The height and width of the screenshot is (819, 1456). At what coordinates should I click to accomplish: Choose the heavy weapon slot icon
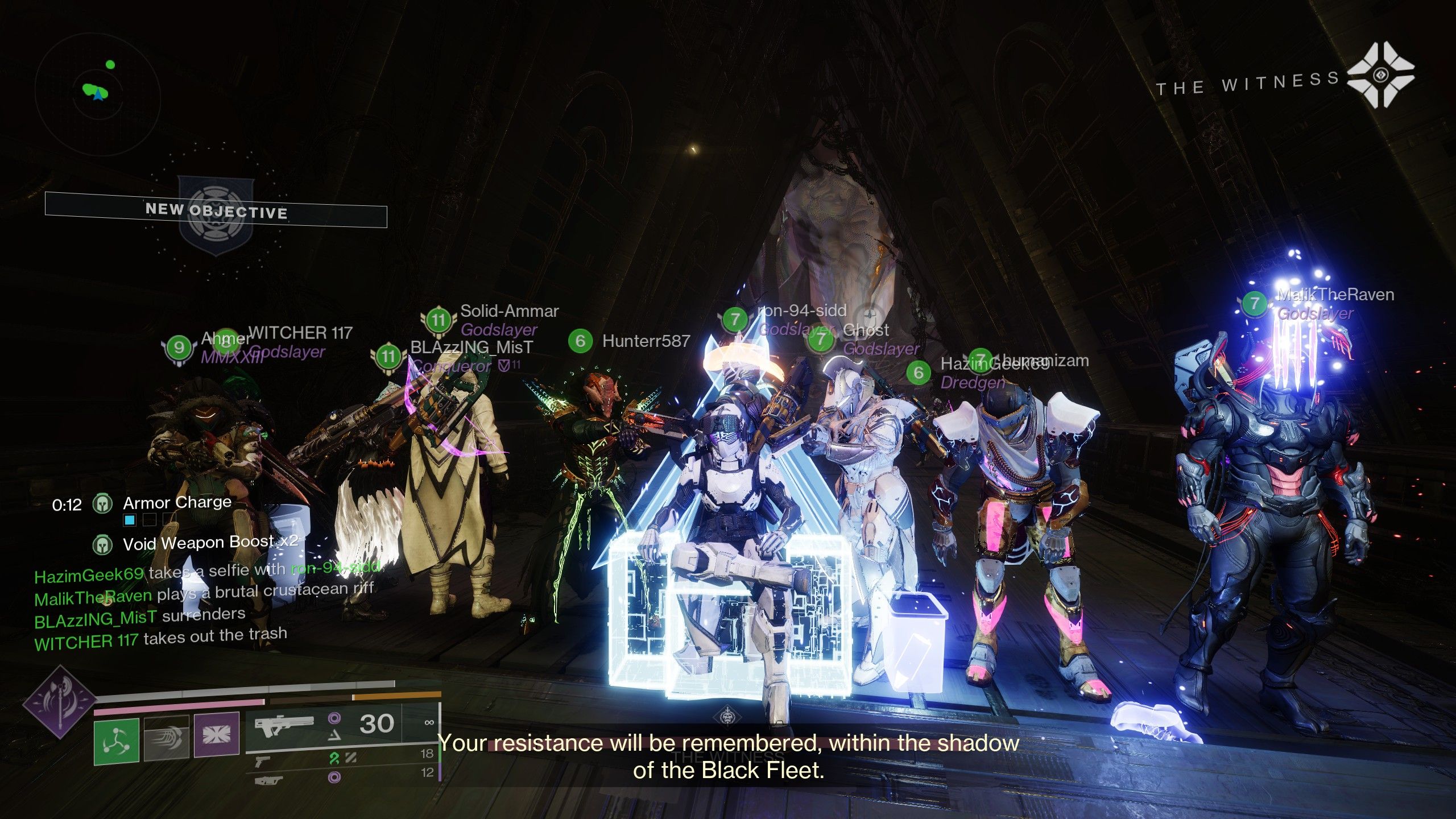click(268, 780)
